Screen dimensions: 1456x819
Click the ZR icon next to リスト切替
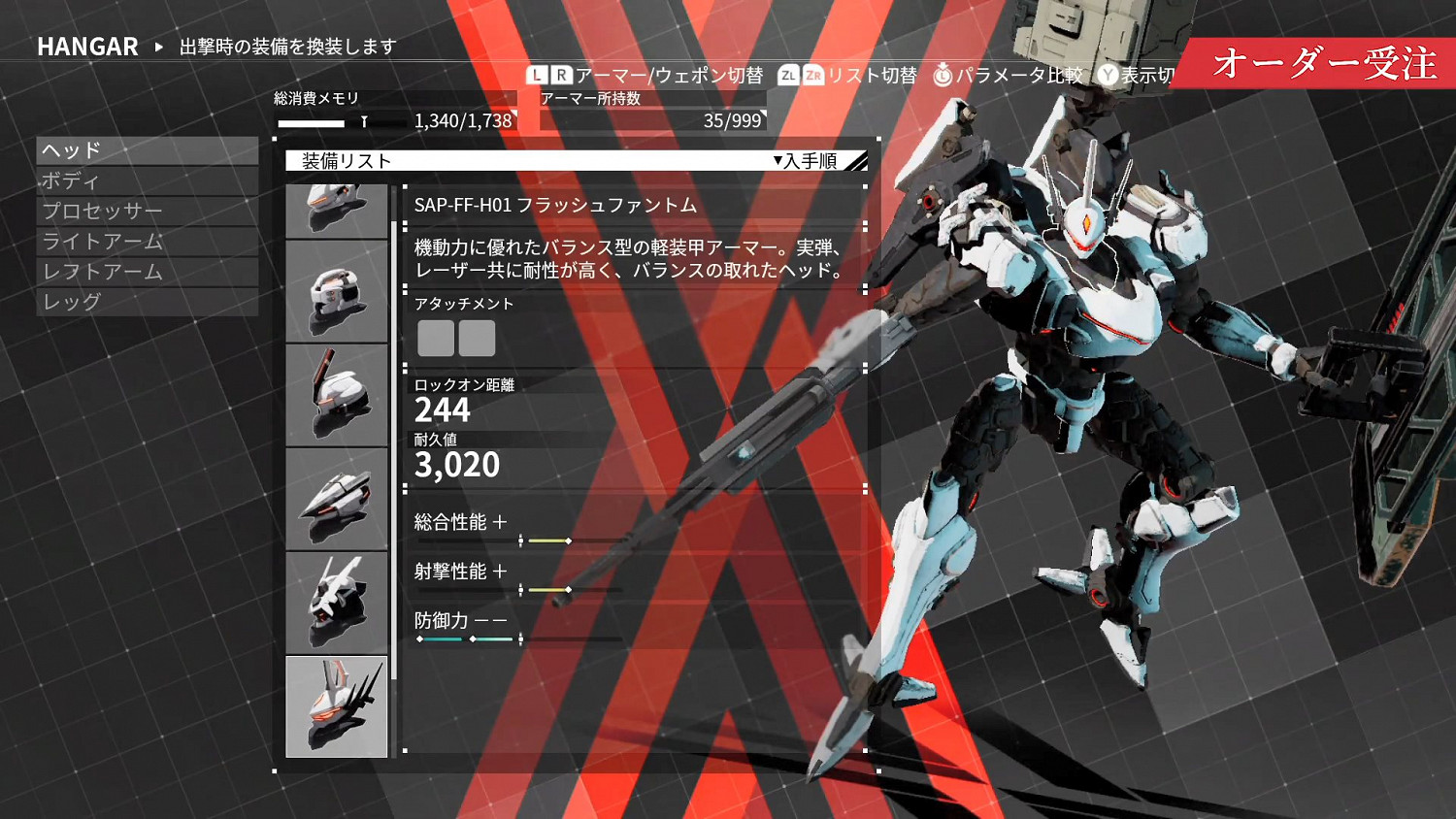[811, 76]
